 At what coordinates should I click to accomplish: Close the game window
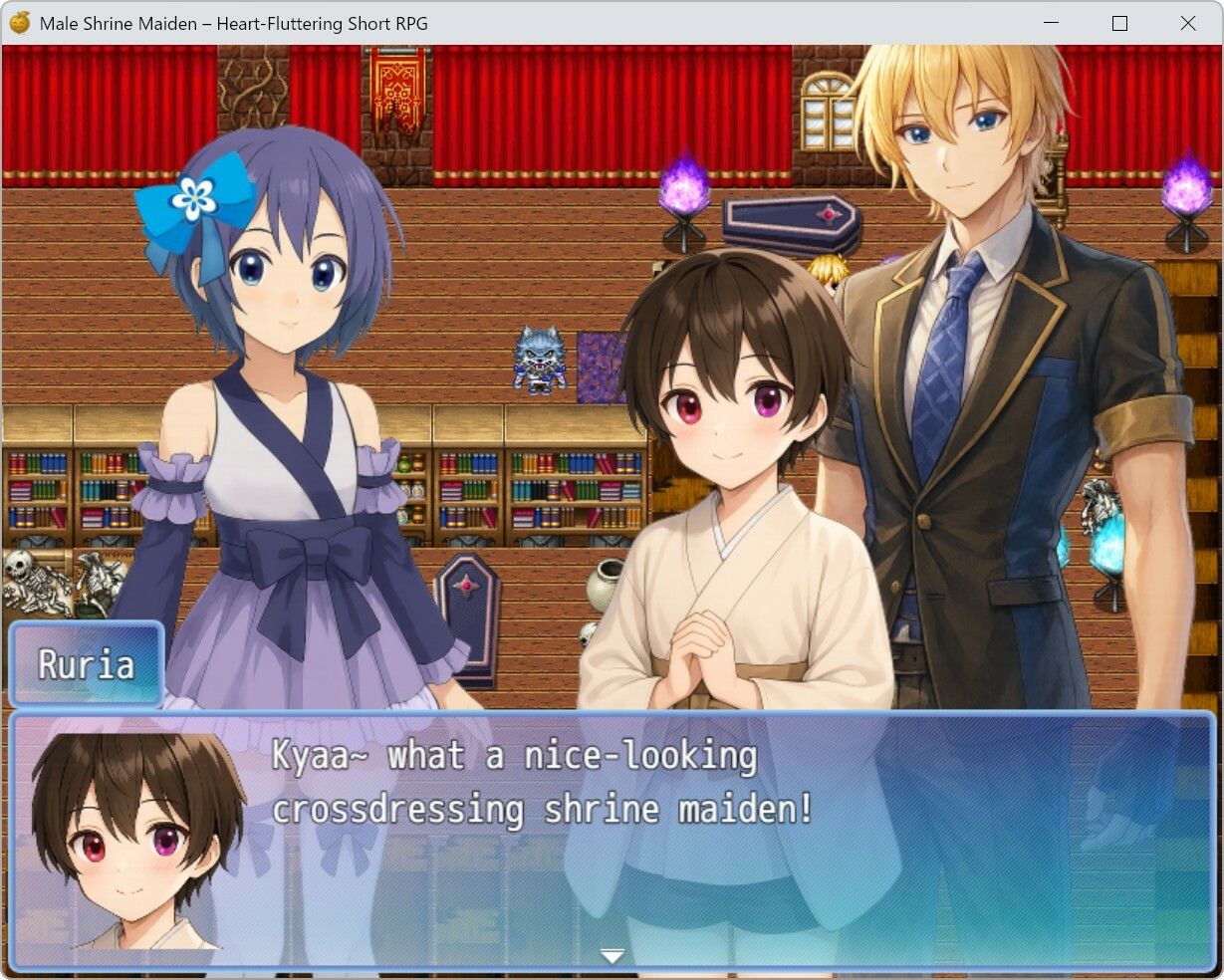coord(1187,23)
